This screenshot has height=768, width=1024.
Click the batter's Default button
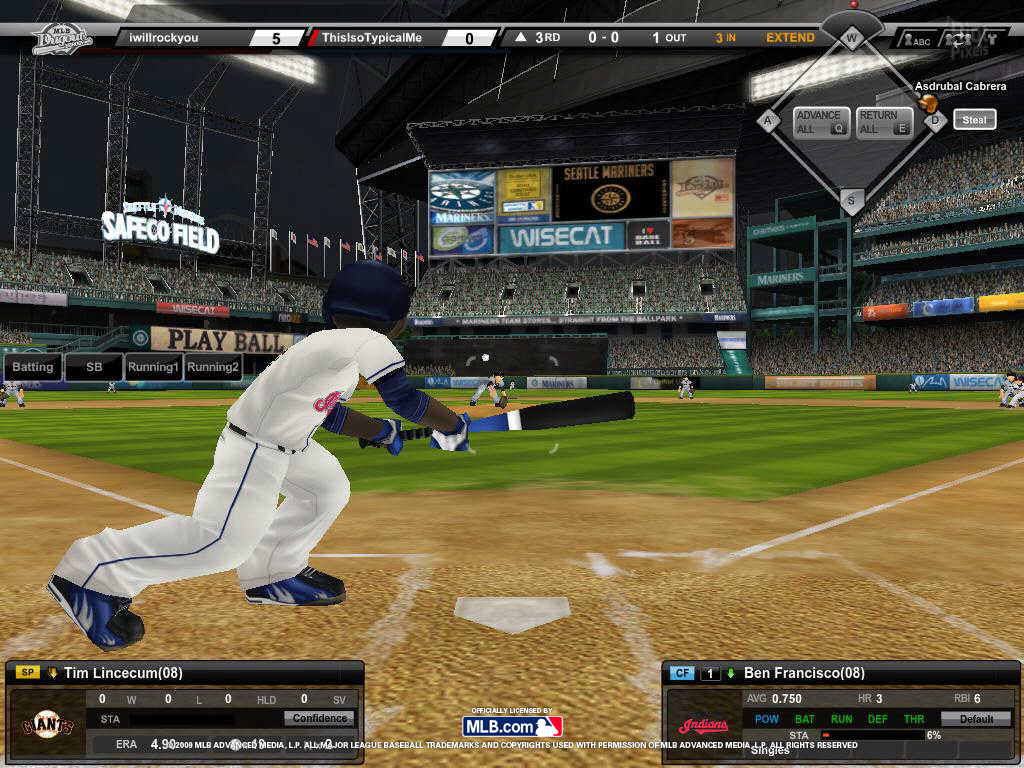coord(976,718)
